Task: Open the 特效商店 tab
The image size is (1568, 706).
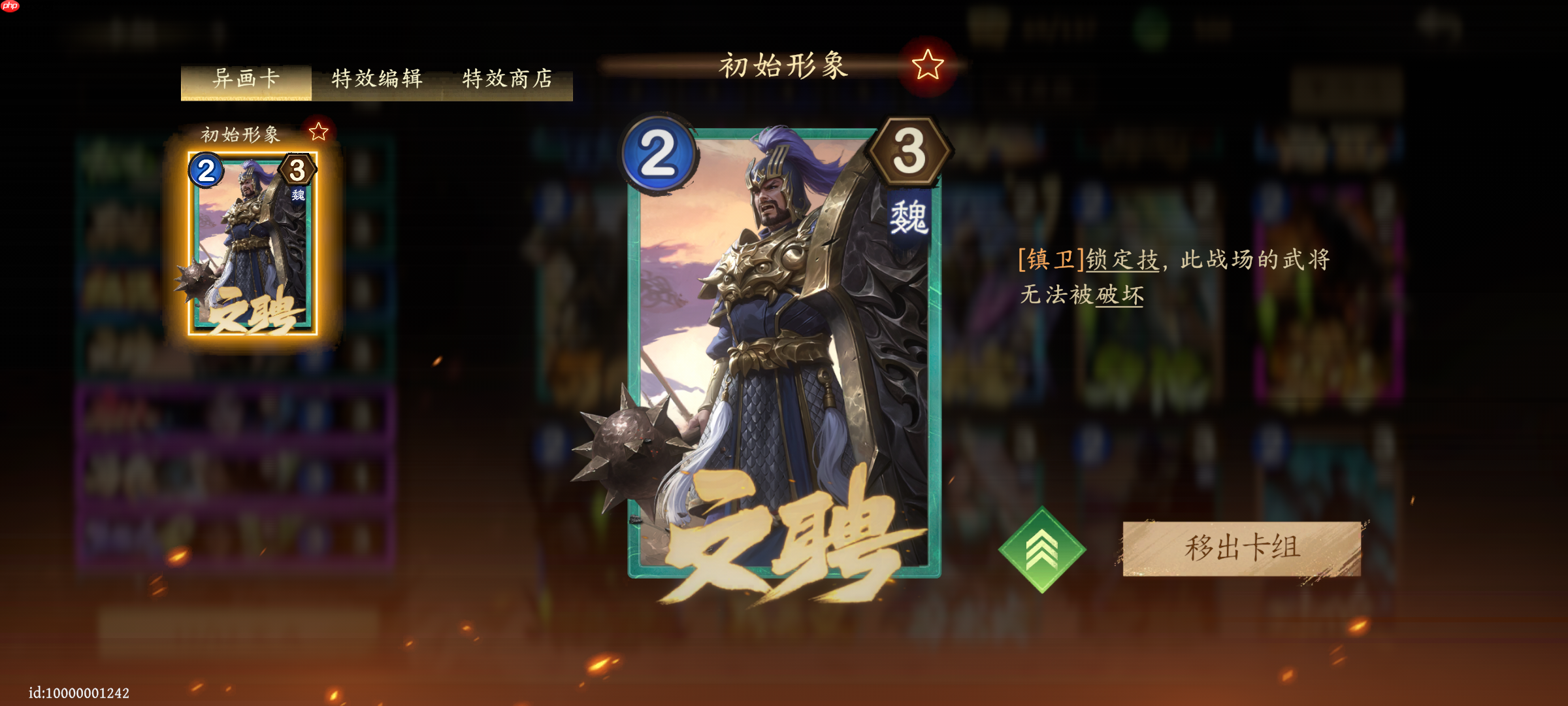Action: click(x=506, y=78)
